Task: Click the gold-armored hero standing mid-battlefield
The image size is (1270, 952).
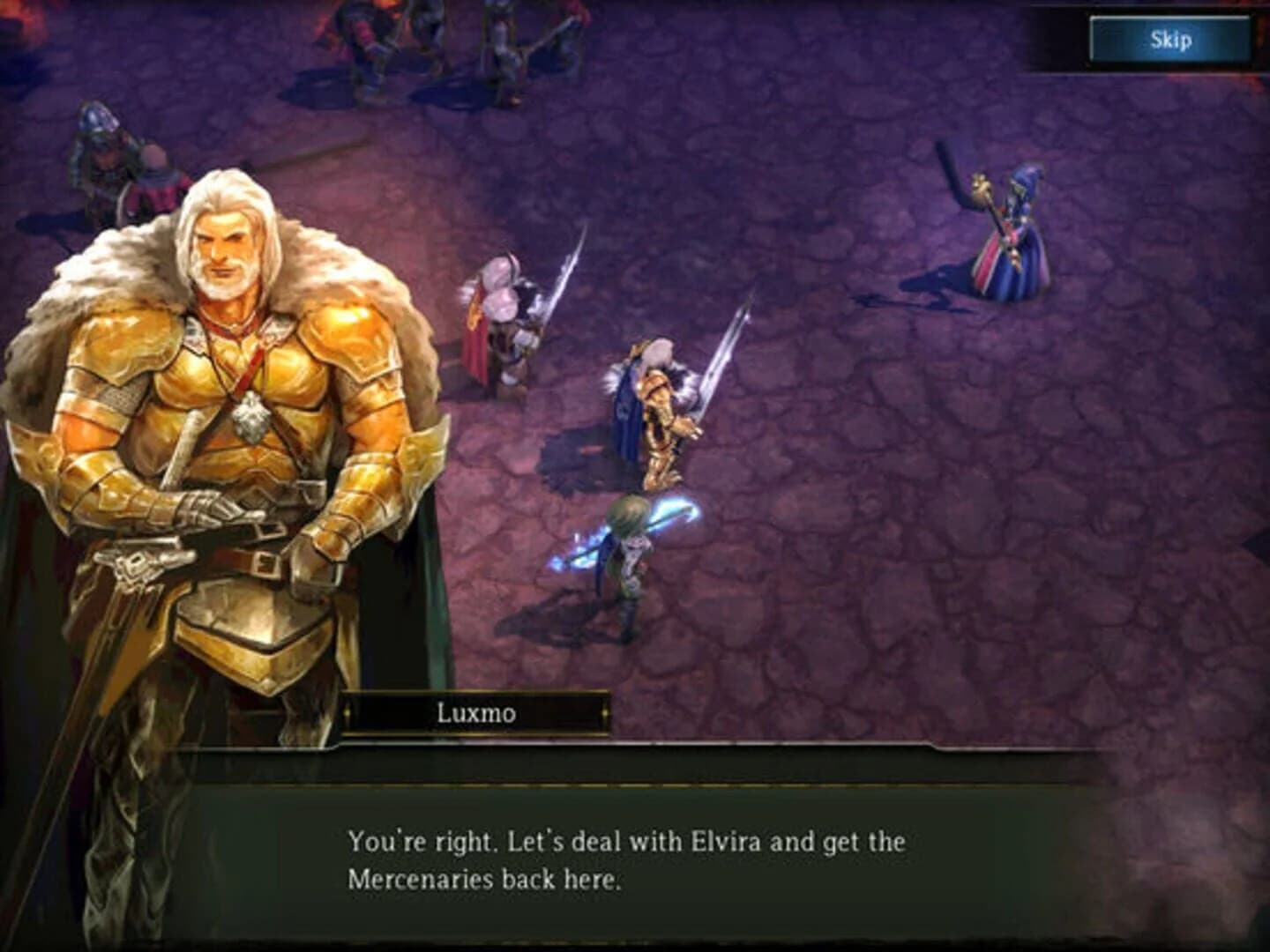Action: tap(661, 414)
